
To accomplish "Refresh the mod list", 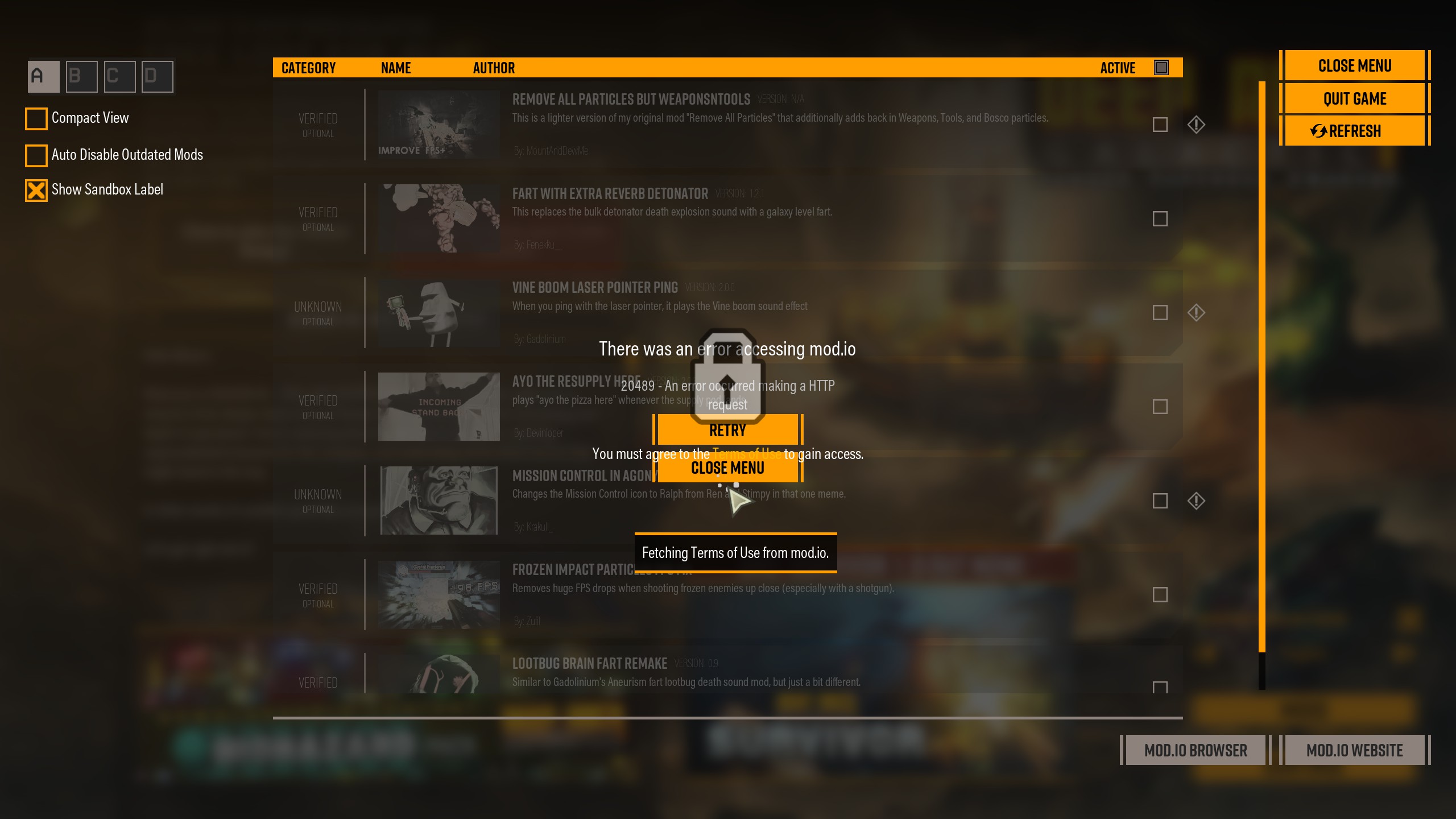I will click(1354, 131).
